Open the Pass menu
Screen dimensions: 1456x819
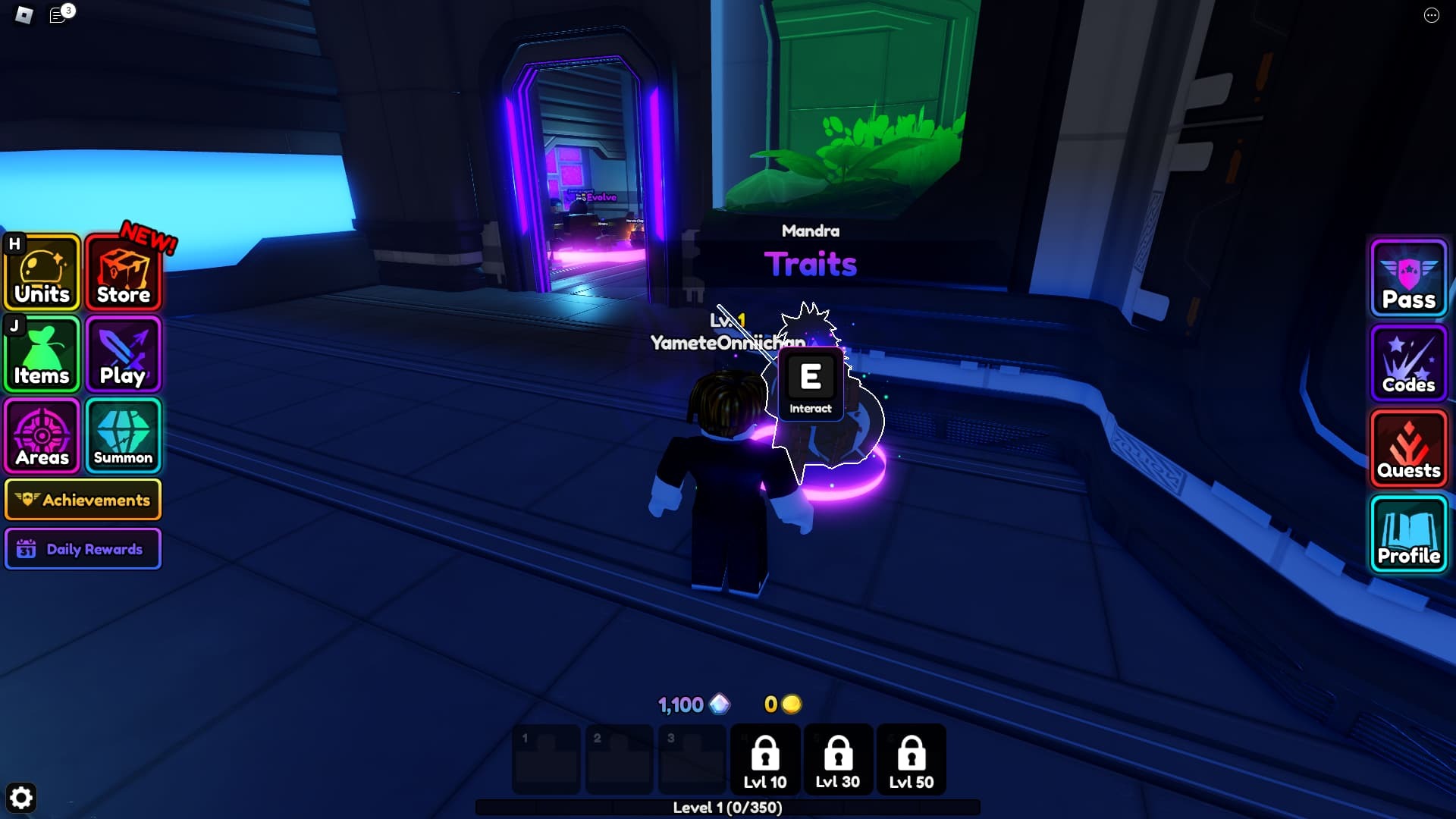pyautogui.click(x=1408, y=278)
